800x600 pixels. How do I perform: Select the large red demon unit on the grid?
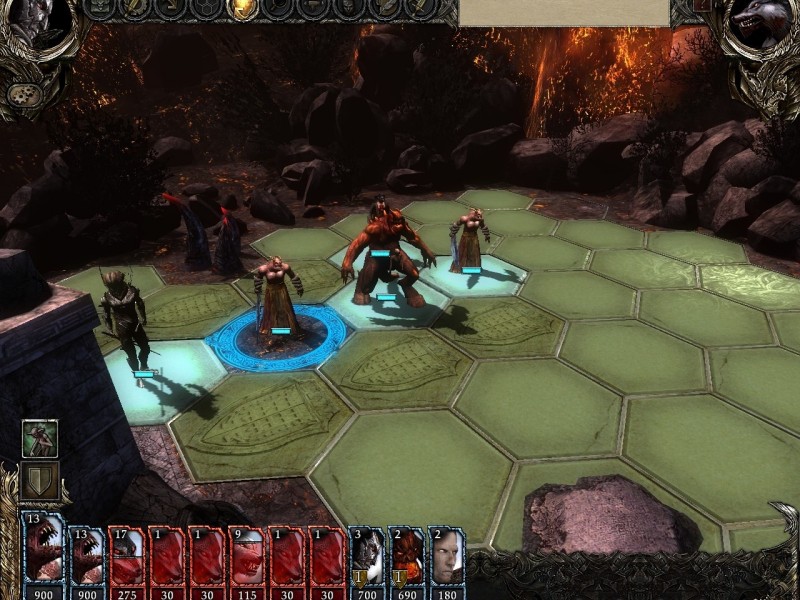coord(383,255)
